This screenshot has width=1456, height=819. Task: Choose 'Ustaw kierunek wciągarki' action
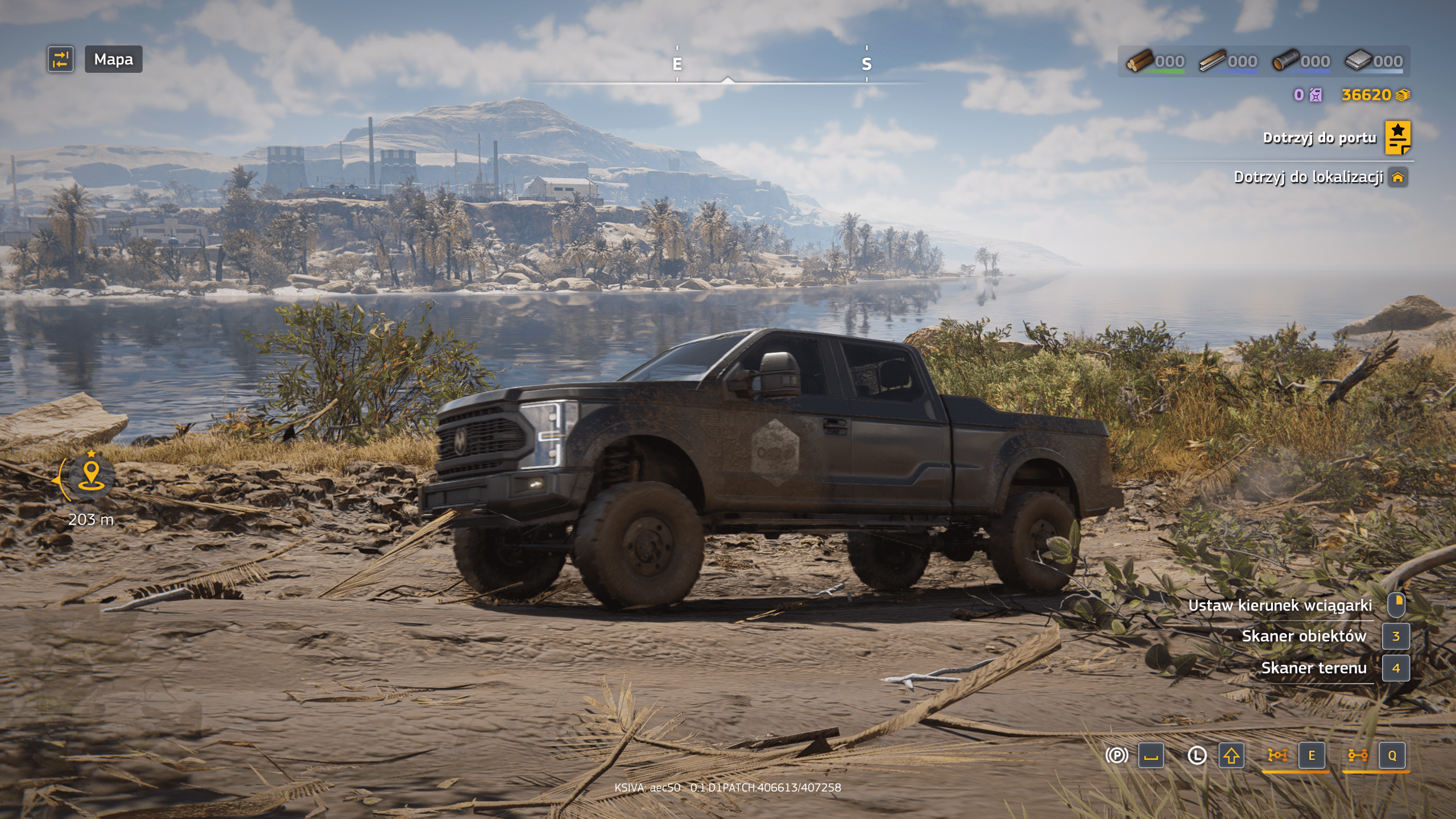click(x=1280, y=605)
